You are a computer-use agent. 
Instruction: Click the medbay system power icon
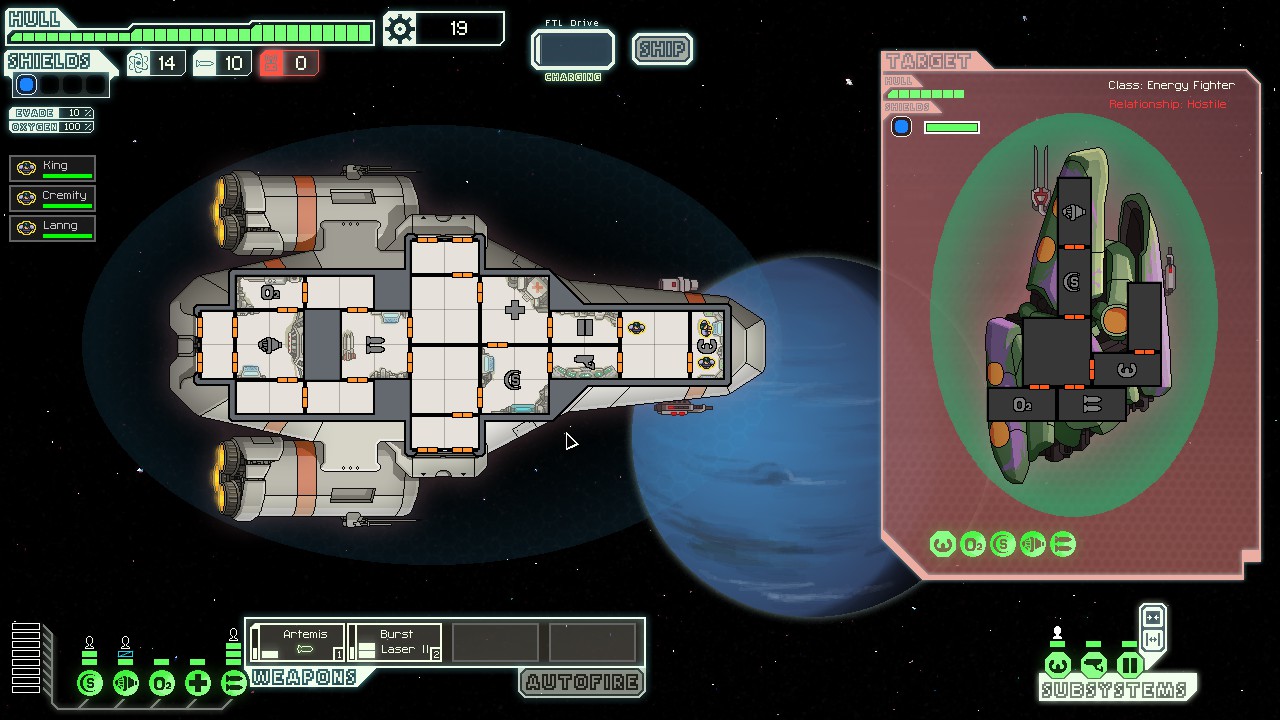click(198, 683)
